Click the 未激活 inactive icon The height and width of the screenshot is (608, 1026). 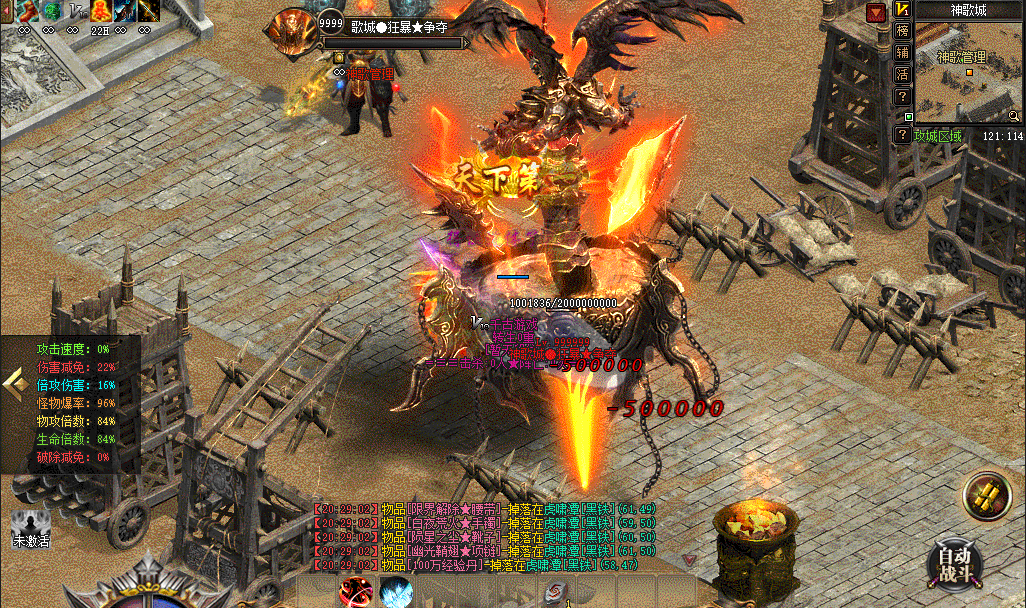click(x=31, y=524)
